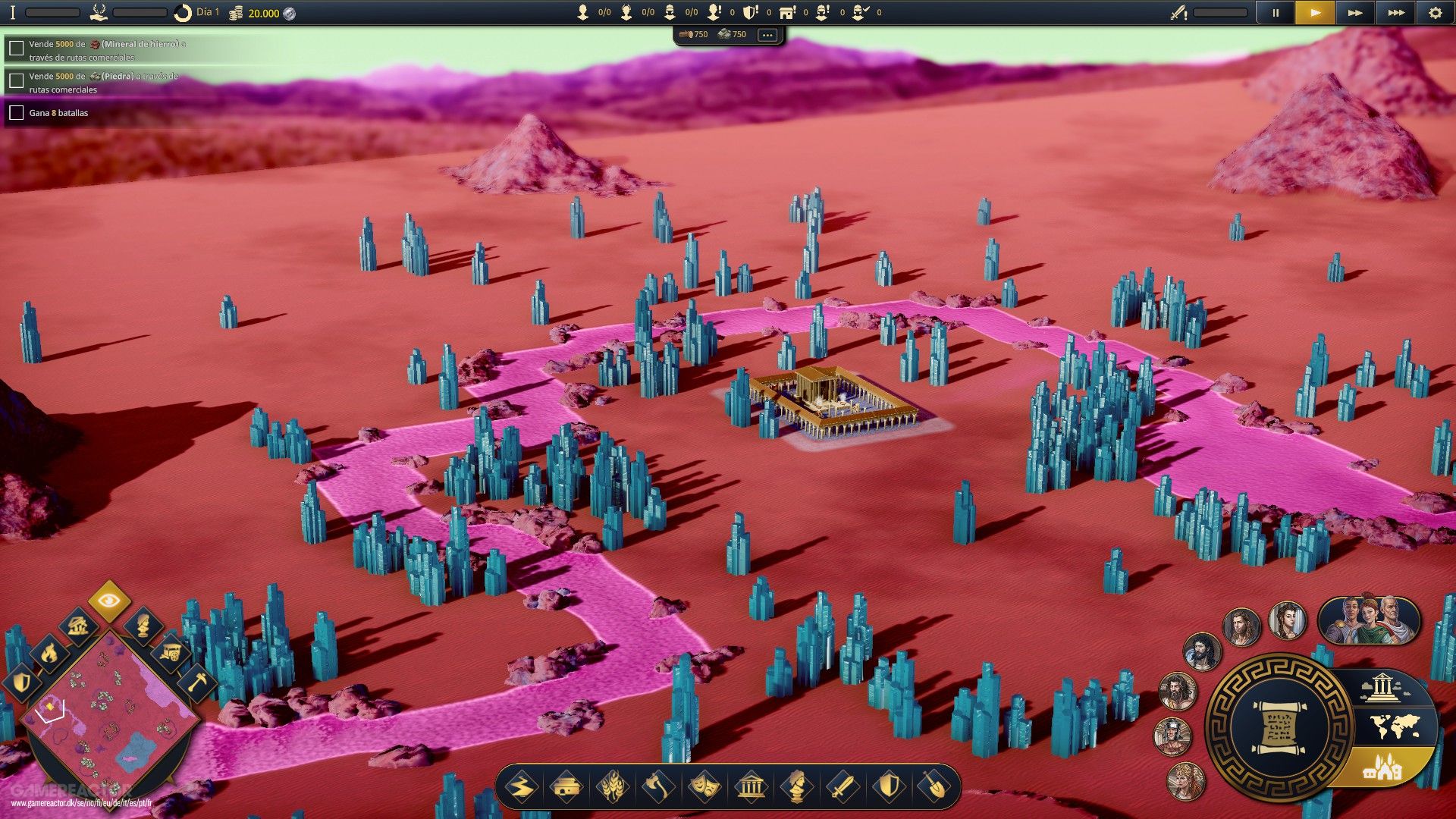Viewport: 1456px width, 819px height.
Task: Select the wheat farming category
Action: pyautogui.click(x=611, y=787)
